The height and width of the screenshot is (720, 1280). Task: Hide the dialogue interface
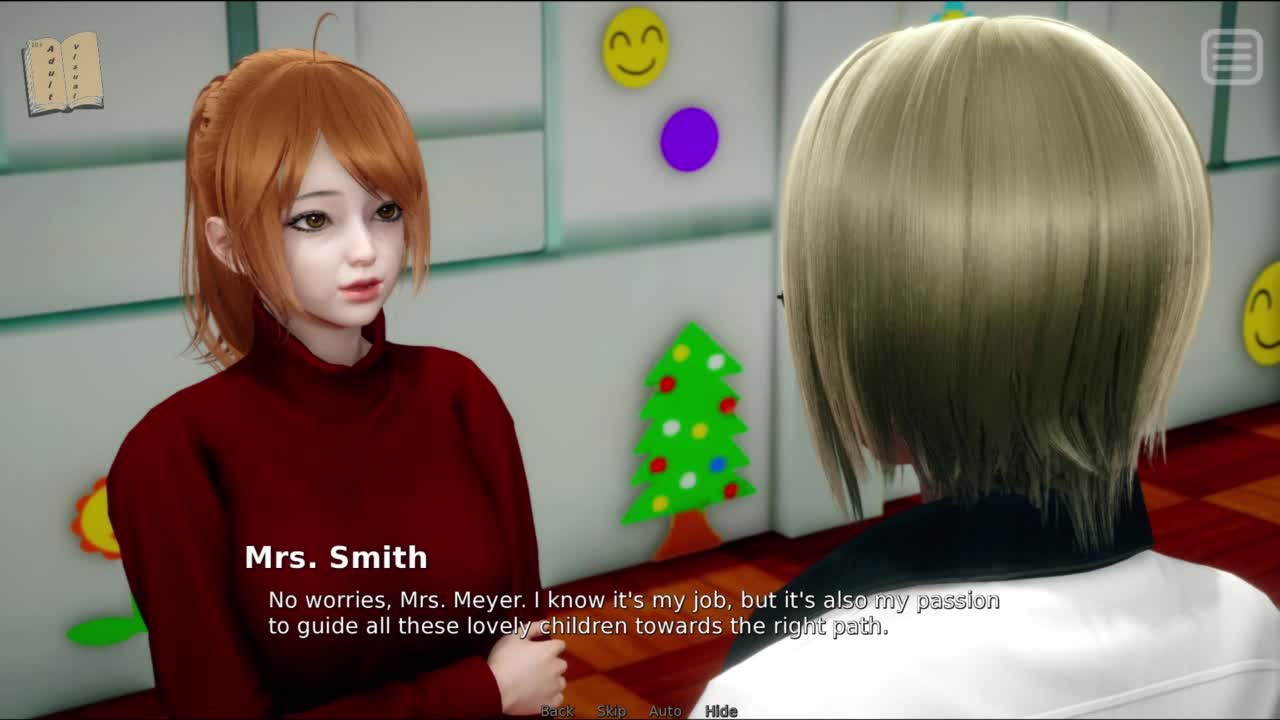point(721,711)
